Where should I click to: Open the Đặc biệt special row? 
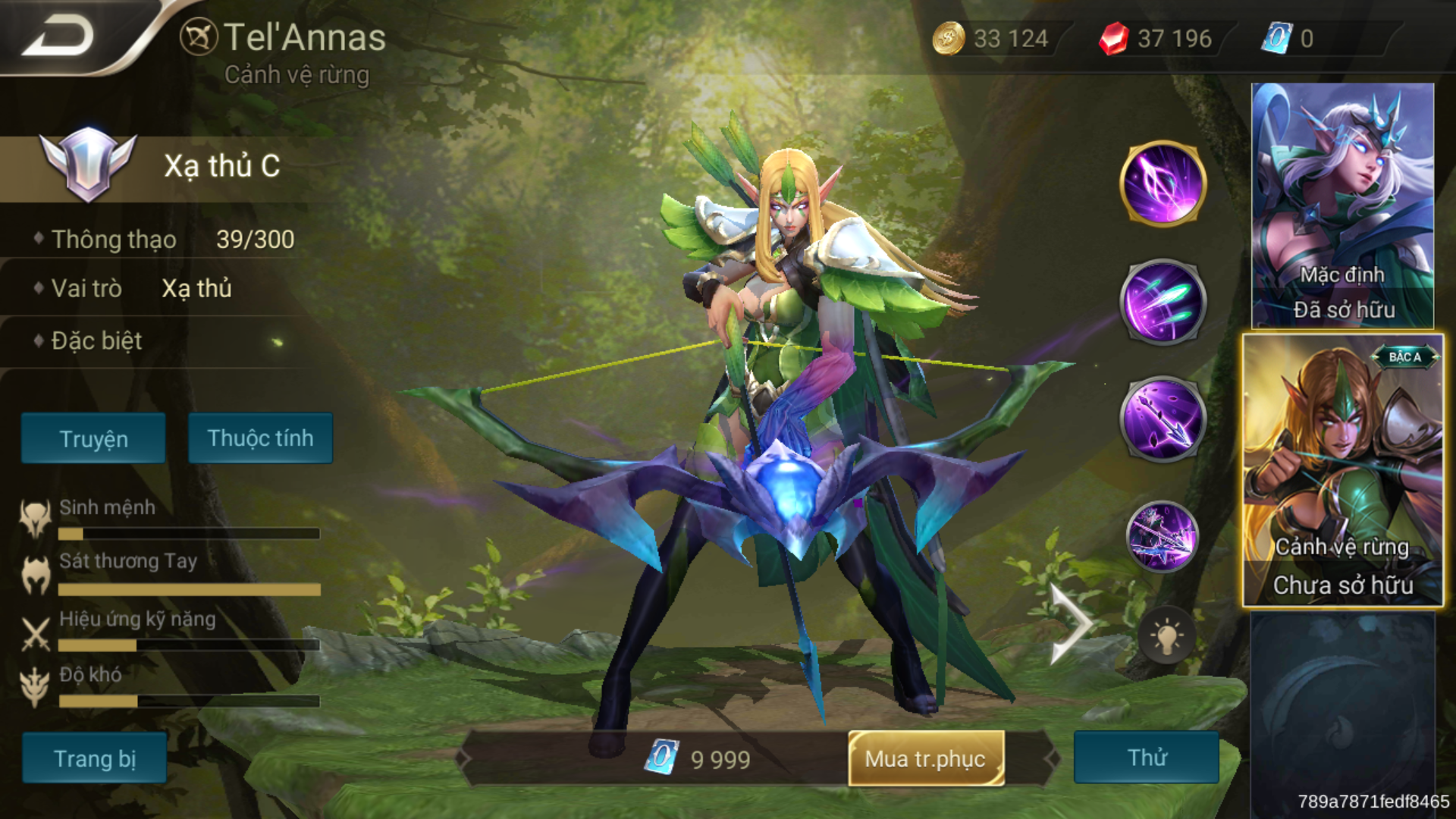97,341
